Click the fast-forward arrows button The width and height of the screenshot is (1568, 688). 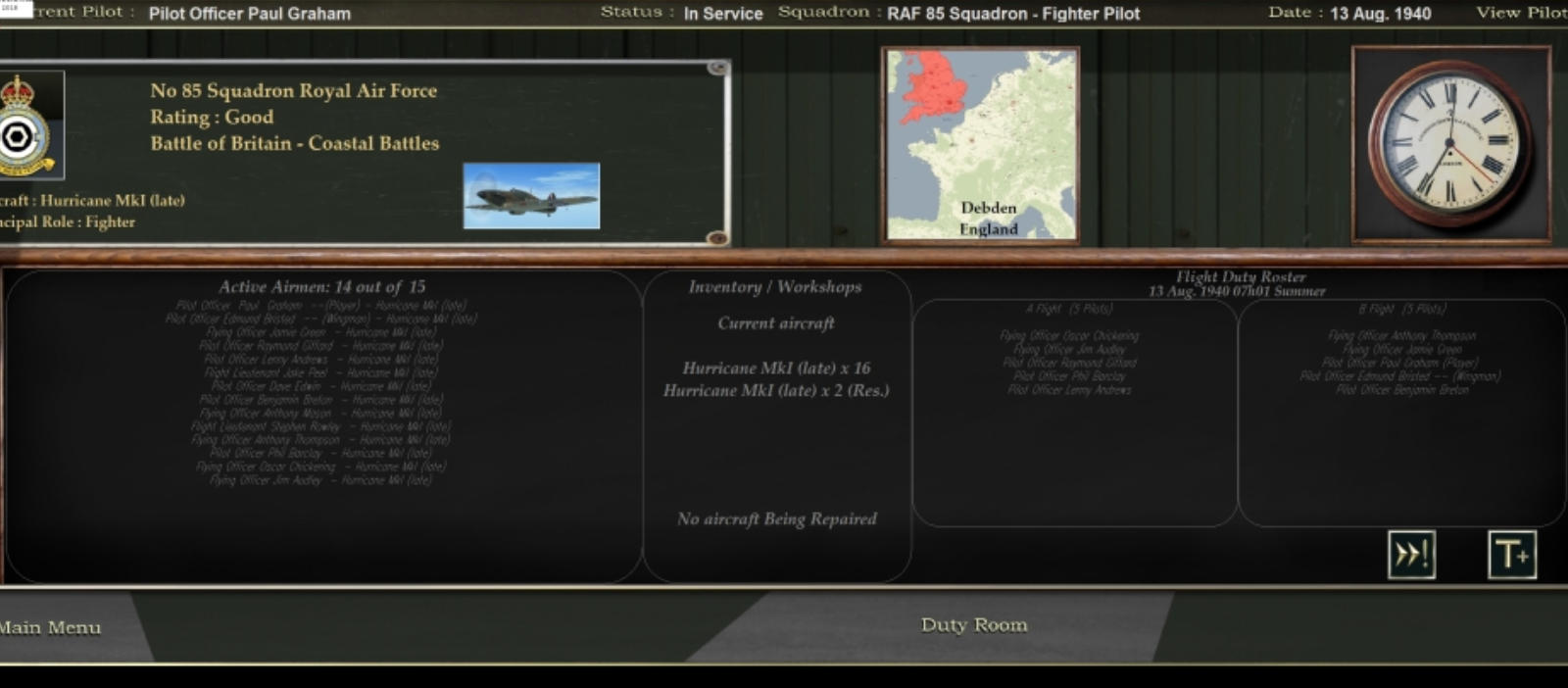[1411, 555]
